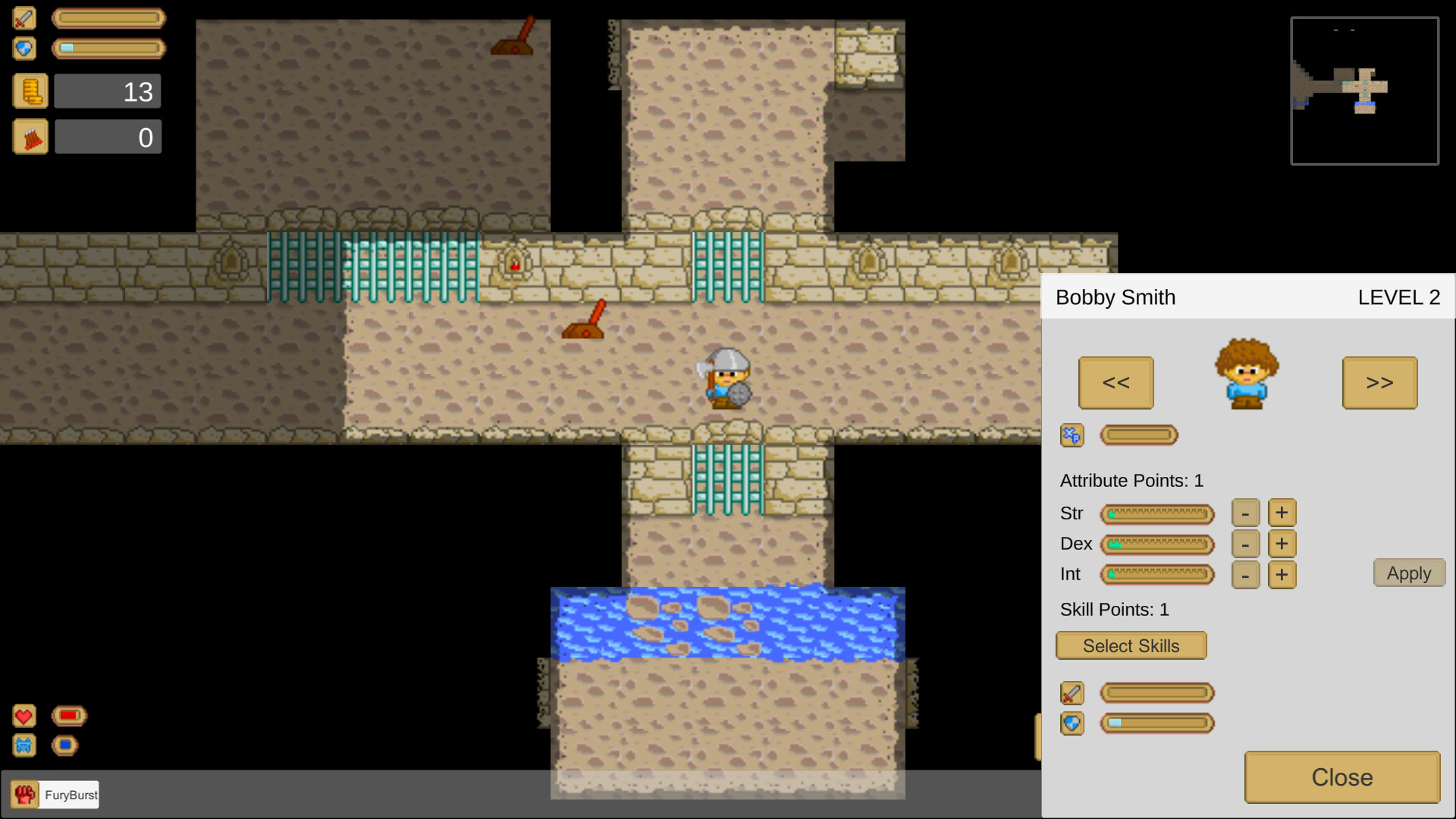Click the Str attribute progress bar
This screenshot has height=819, width=1456.
pyautogui.click(x=1158, y=513)
